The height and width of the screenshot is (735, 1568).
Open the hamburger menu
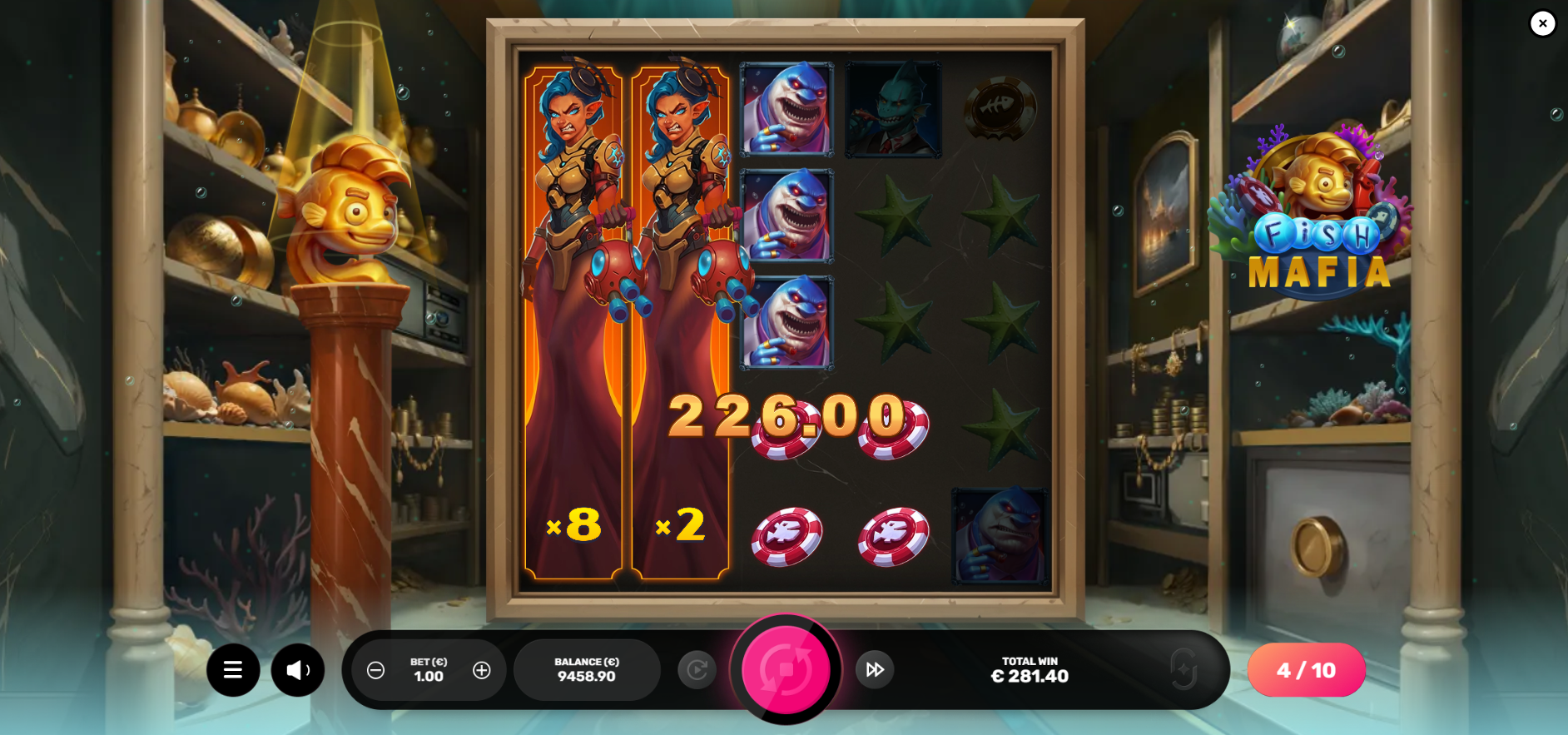click(233, 670)
